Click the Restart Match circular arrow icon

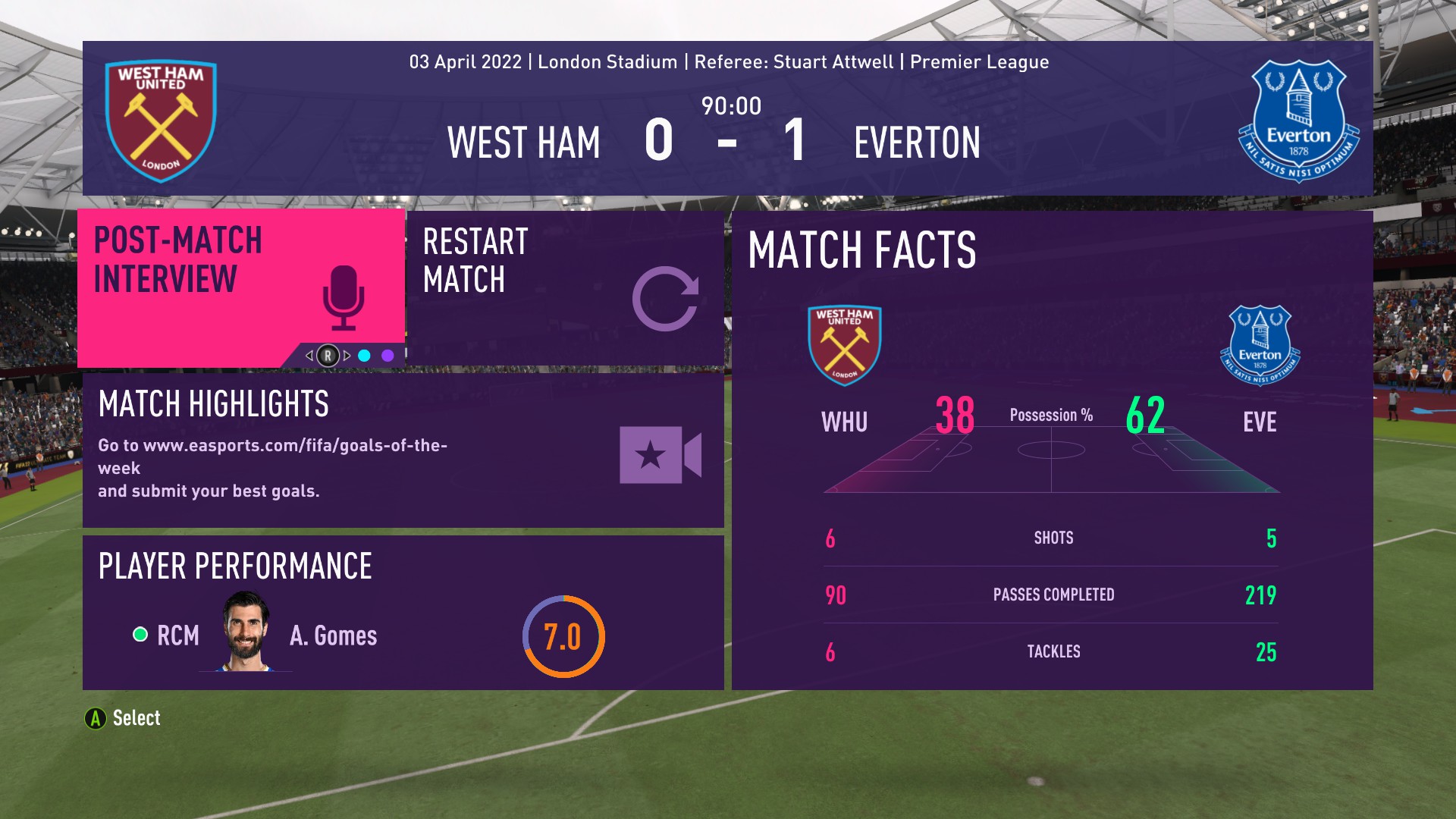(x=669, y=301)
